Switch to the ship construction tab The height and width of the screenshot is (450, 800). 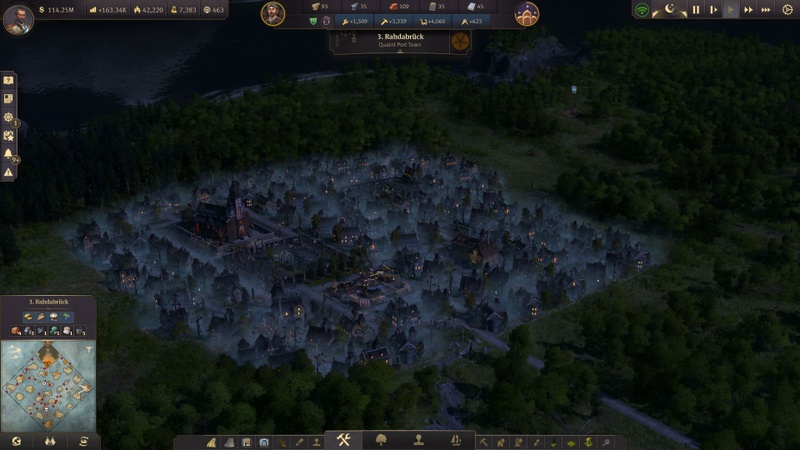[456, 440]
